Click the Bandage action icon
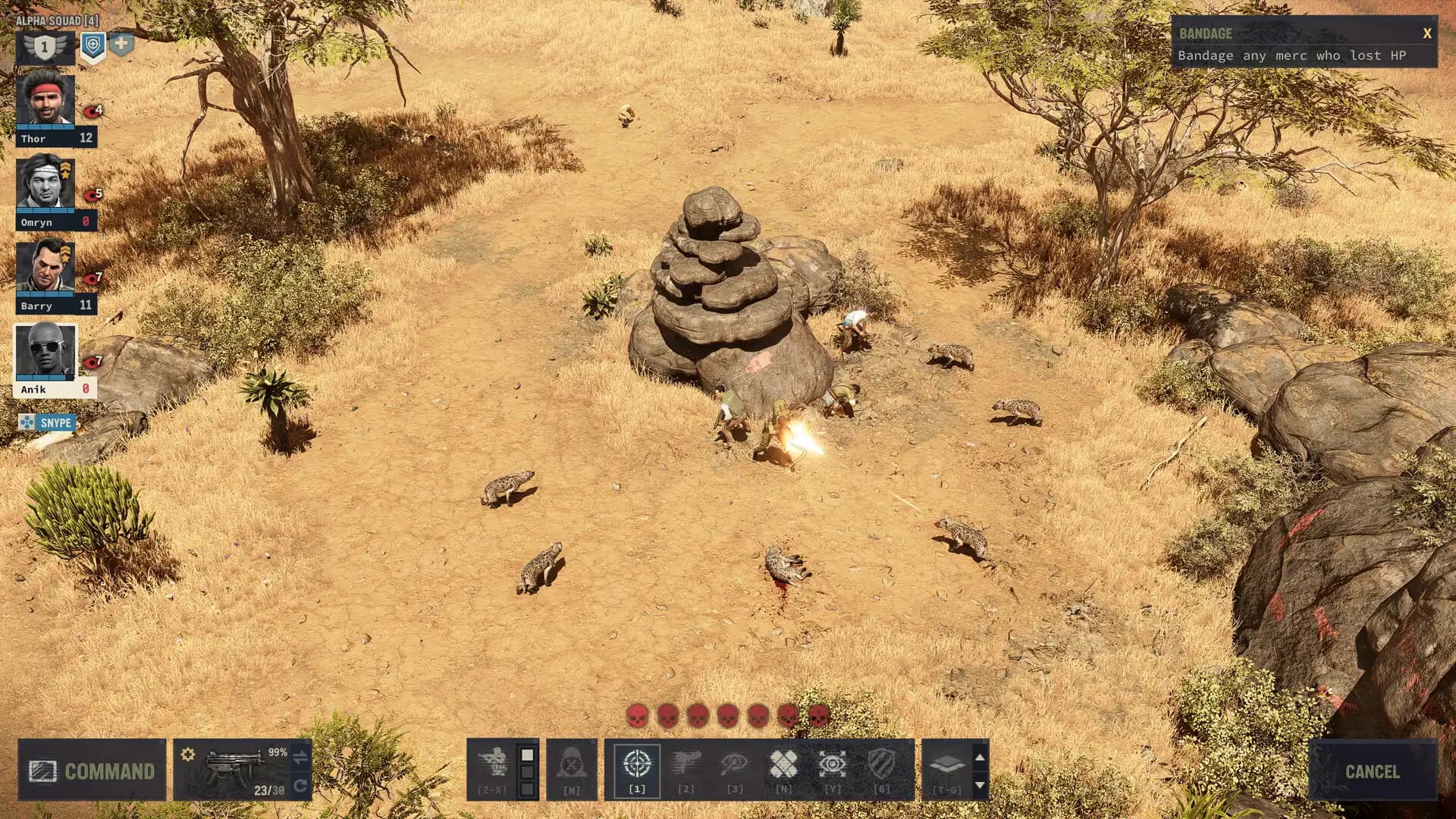 coord(783,761)
